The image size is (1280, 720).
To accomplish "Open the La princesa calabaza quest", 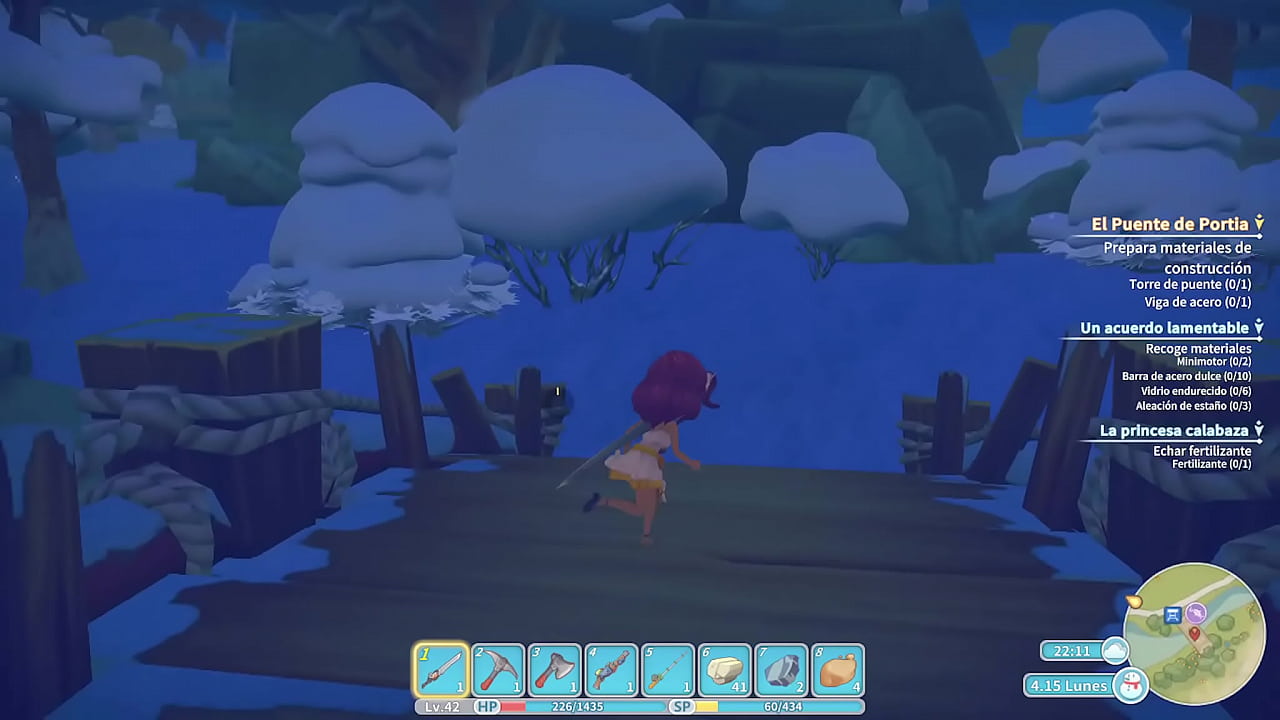I will pyautogui.click(x=1174, y=430).
